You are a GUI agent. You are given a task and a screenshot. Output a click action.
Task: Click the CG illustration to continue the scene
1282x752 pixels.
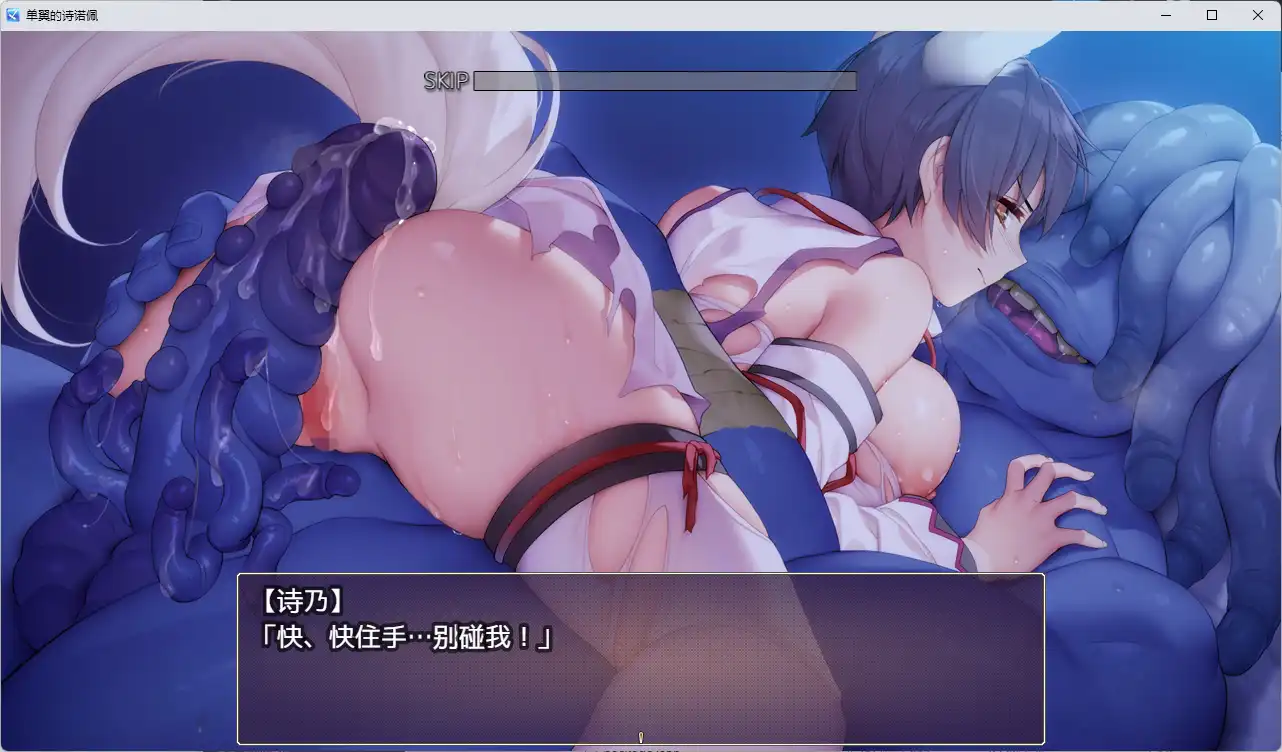[640, 300]
